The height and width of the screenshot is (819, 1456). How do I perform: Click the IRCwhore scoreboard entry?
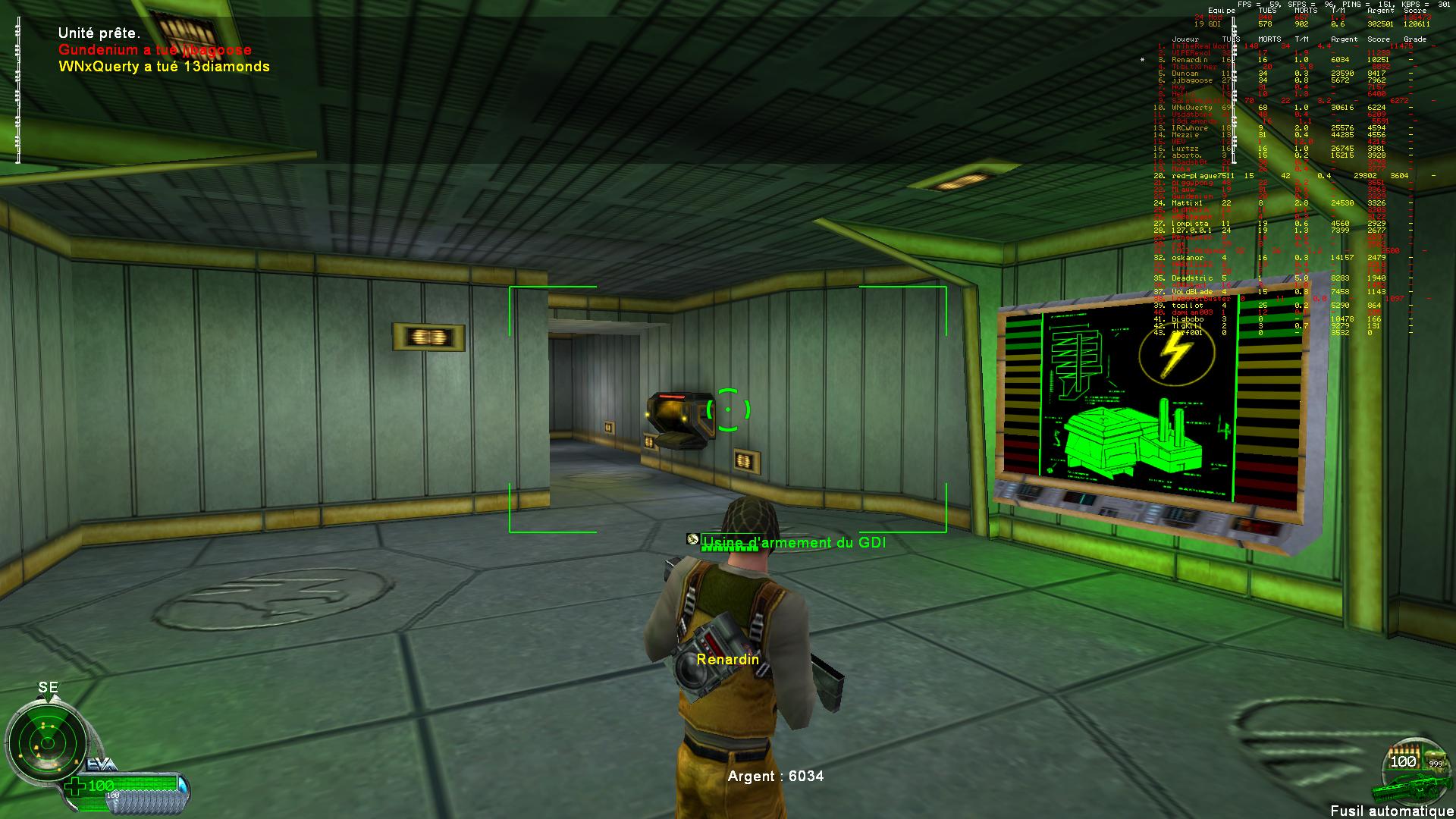(x=1191, y=128)
